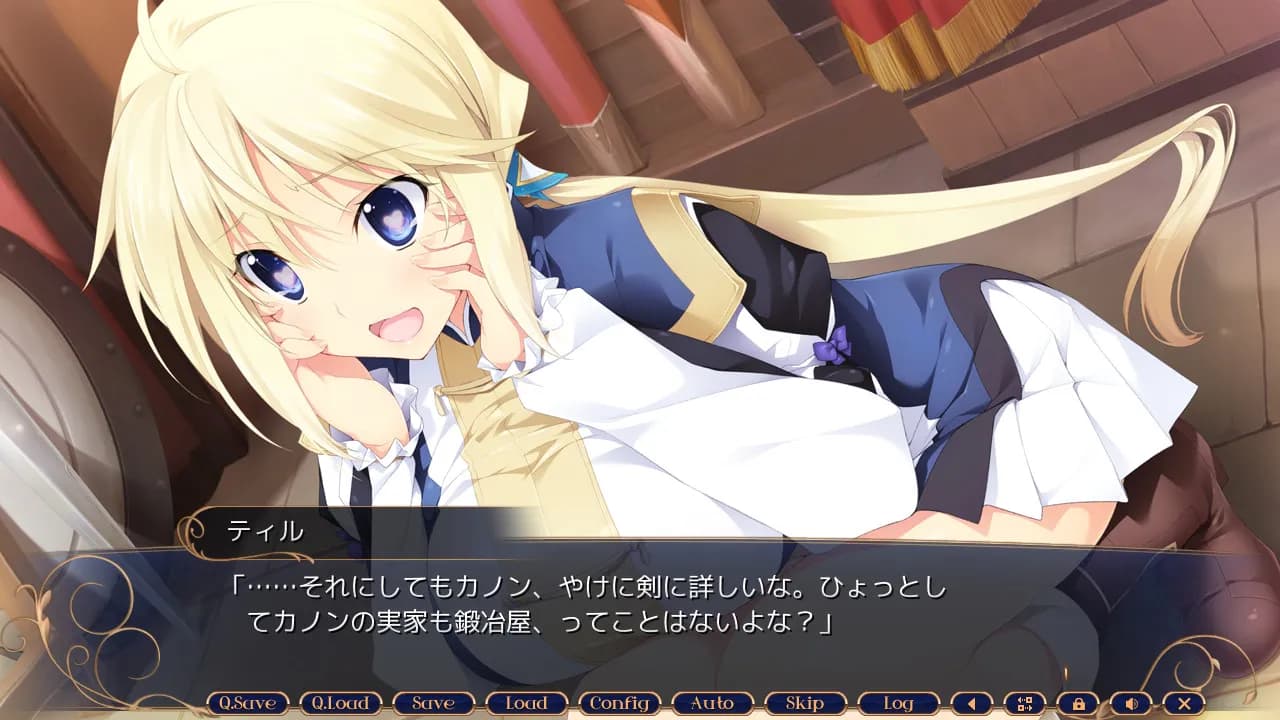The image size is (1280, 720).
Task: Click the left arrow back button
Action: (971, 703)
